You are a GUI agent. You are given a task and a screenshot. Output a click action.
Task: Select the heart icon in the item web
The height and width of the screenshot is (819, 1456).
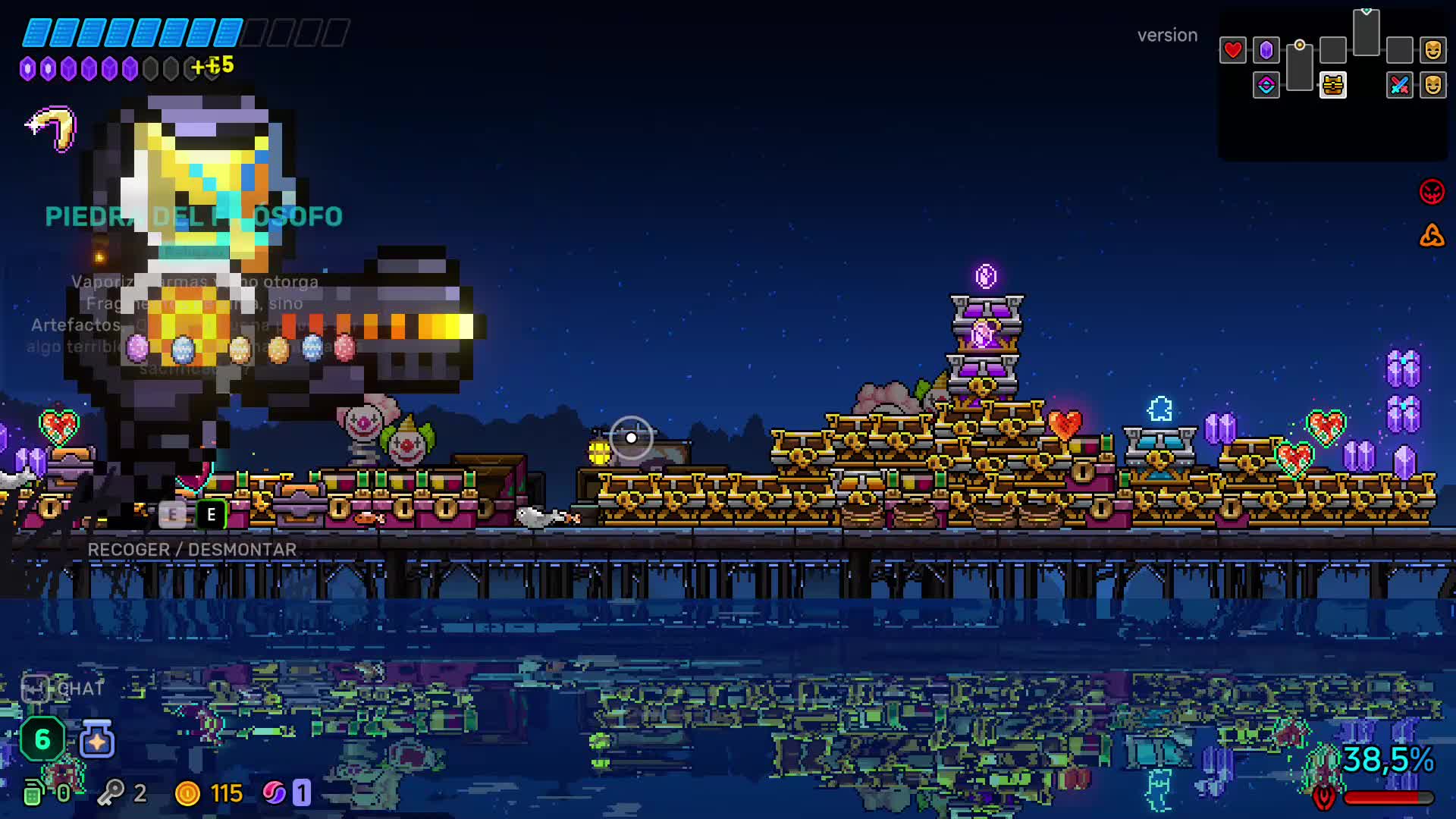[1232, 49]
